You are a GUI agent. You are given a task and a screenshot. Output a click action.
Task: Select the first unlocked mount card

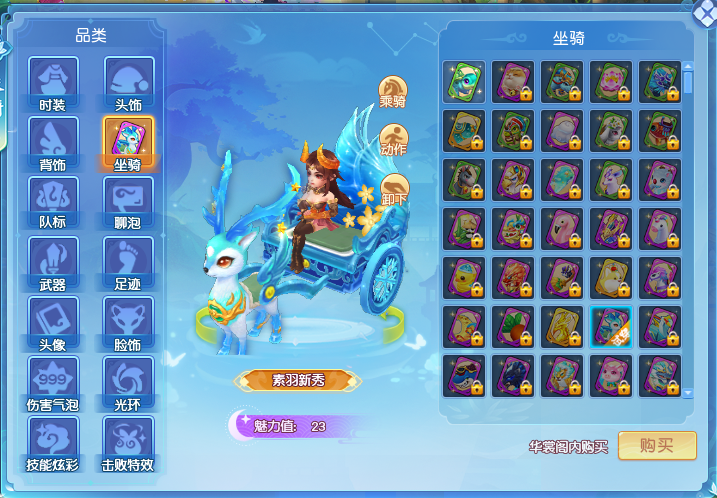click(x=467, y=80)
